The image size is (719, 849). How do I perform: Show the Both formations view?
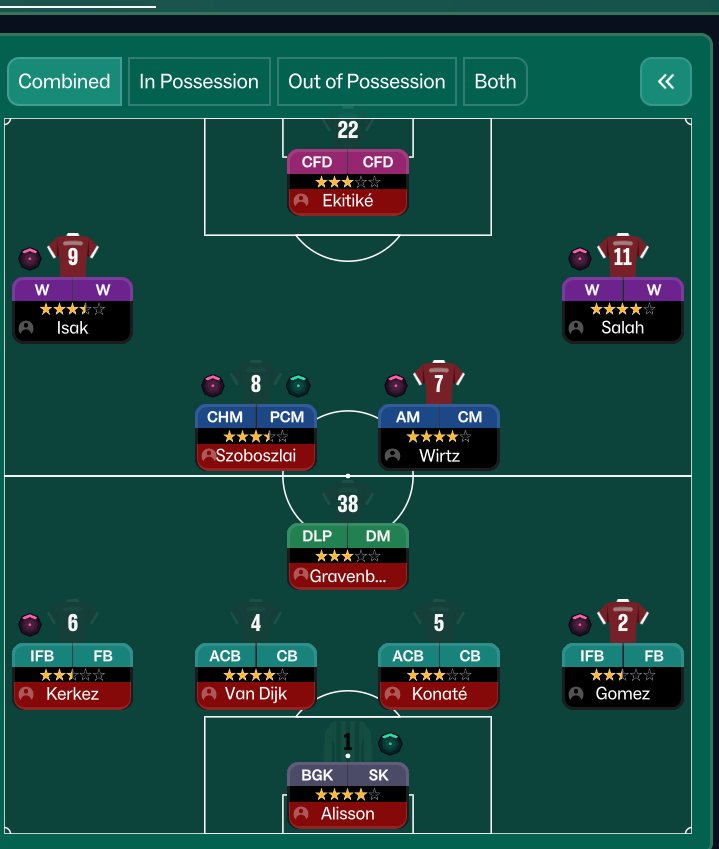coord(495,82)
